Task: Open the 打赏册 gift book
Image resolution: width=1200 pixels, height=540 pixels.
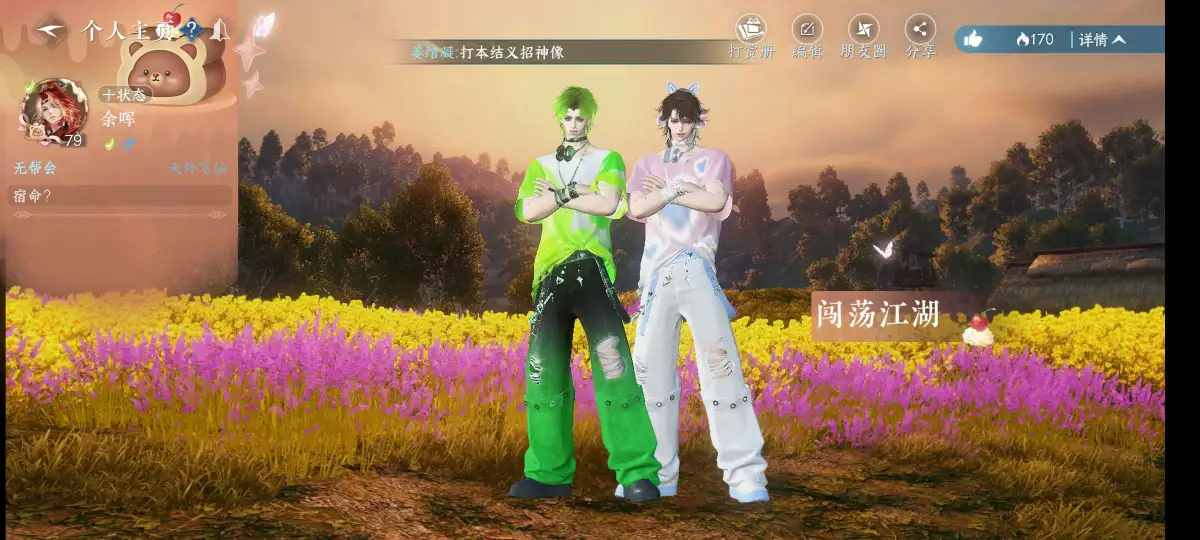Action: click(x=750, y=36)
